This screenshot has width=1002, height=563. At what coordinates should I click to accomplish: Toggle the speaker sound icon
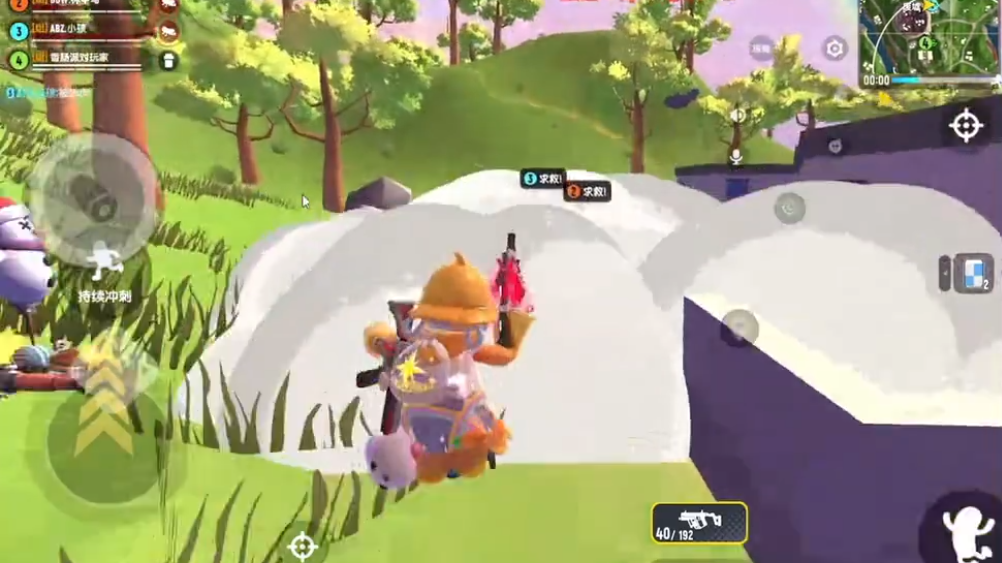tap(737, 115)
